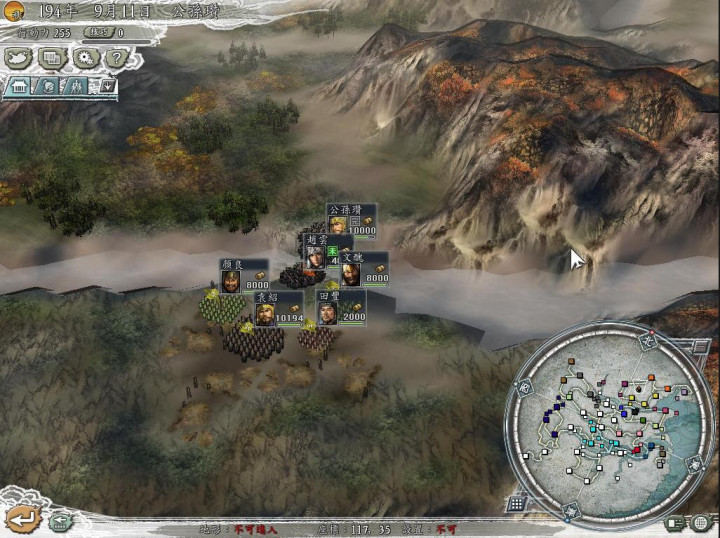This screenshot has height=538, width=720.
Task: Collapse the panel with the down arrow
Action: click(106, 87)
